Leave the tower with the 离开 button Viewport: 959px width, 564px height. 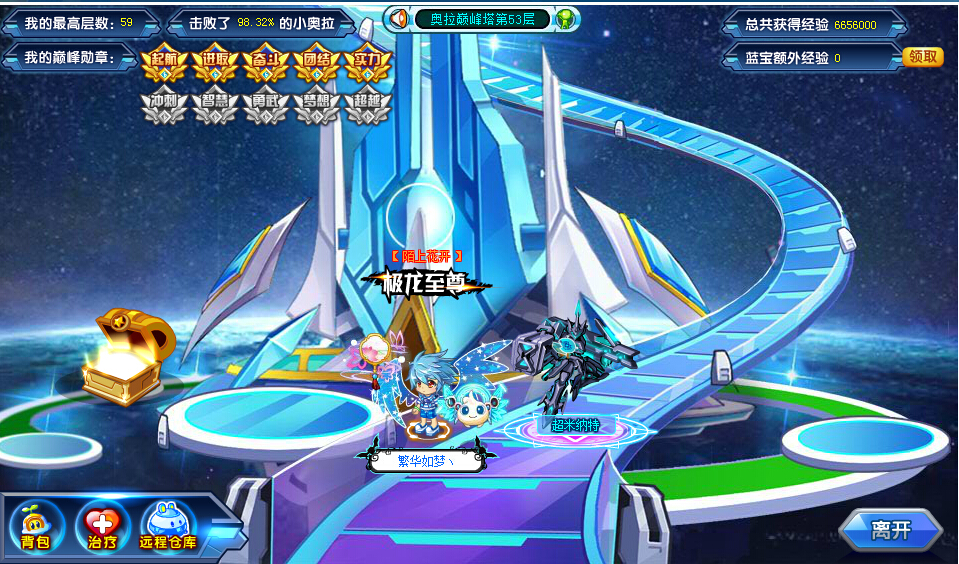[x=890, y=531]
